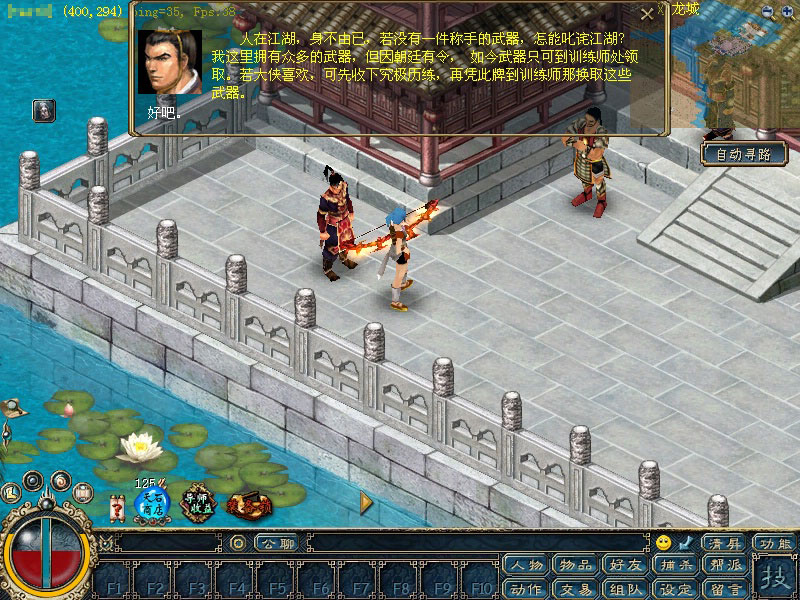Open the 功能 function menu
The height and width of the screenshot is (600, 800).
tap(774, 543)
